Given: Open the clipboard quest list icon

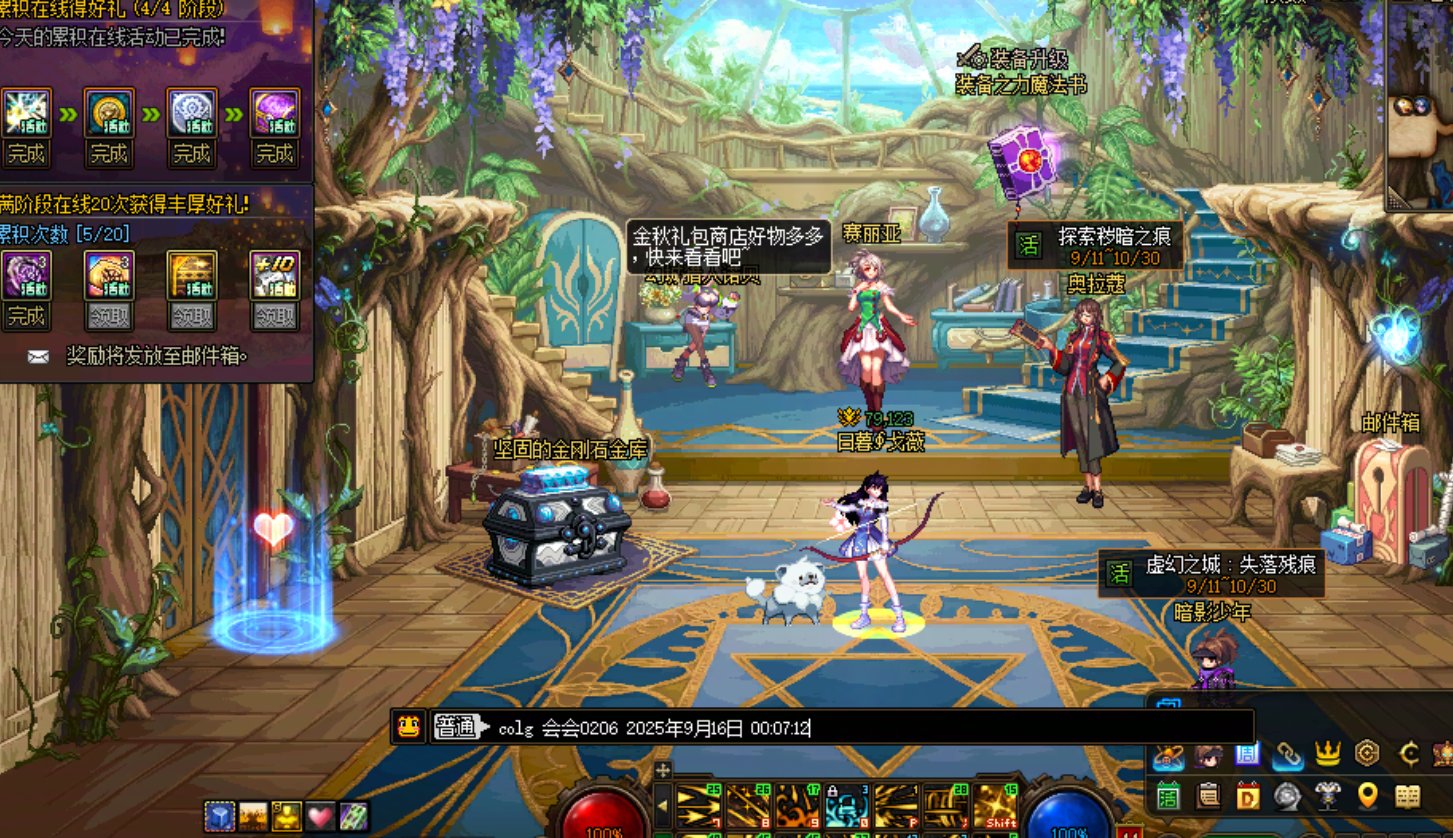Looking at the screenshot, I should [1208, 796].
